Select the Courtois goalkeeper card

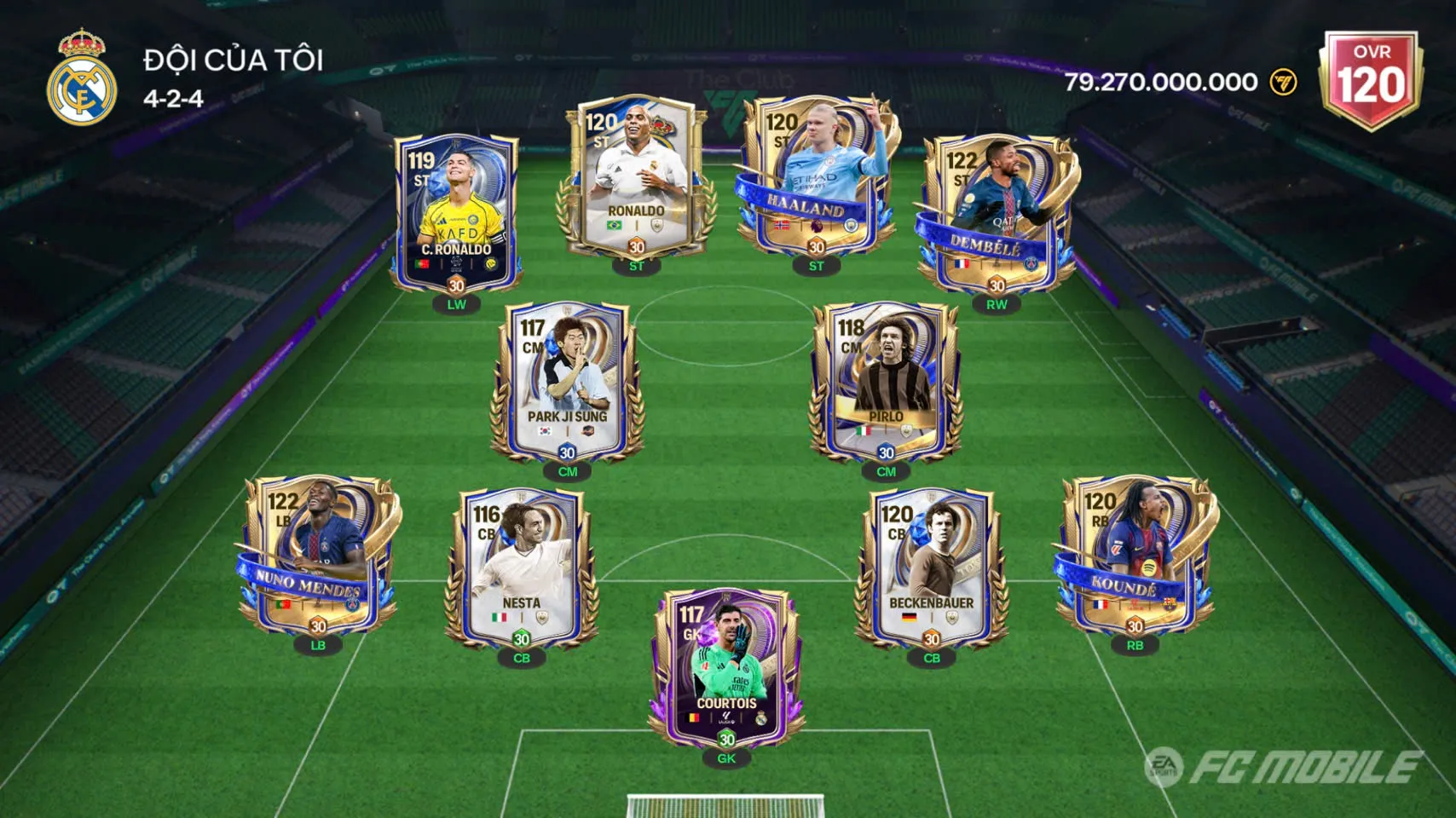click(726, 669)
